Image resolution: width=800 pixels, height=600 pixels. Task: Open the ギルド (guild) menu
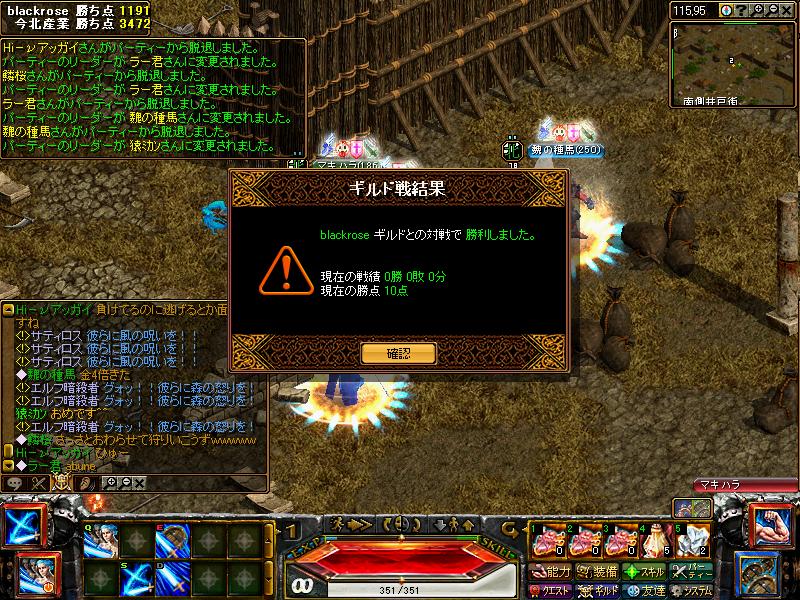tap(598, 590)
